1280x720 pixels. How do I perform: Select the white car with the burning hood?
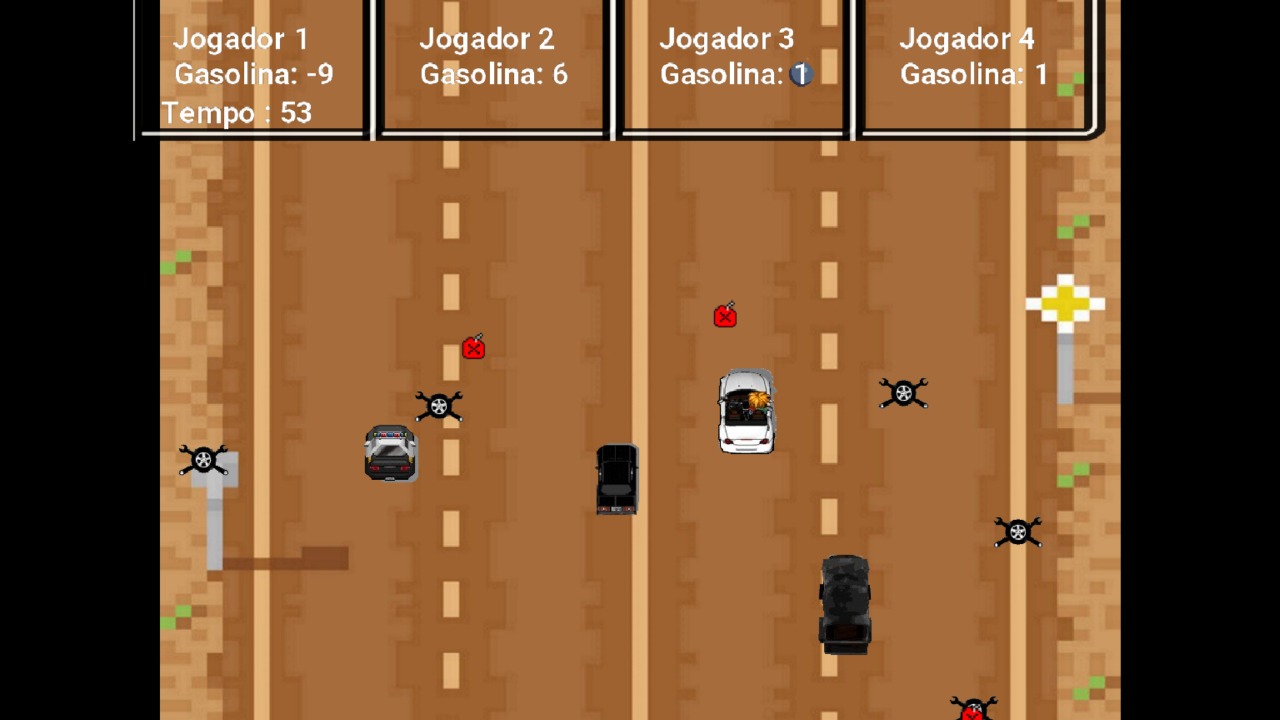click(747, 412)
